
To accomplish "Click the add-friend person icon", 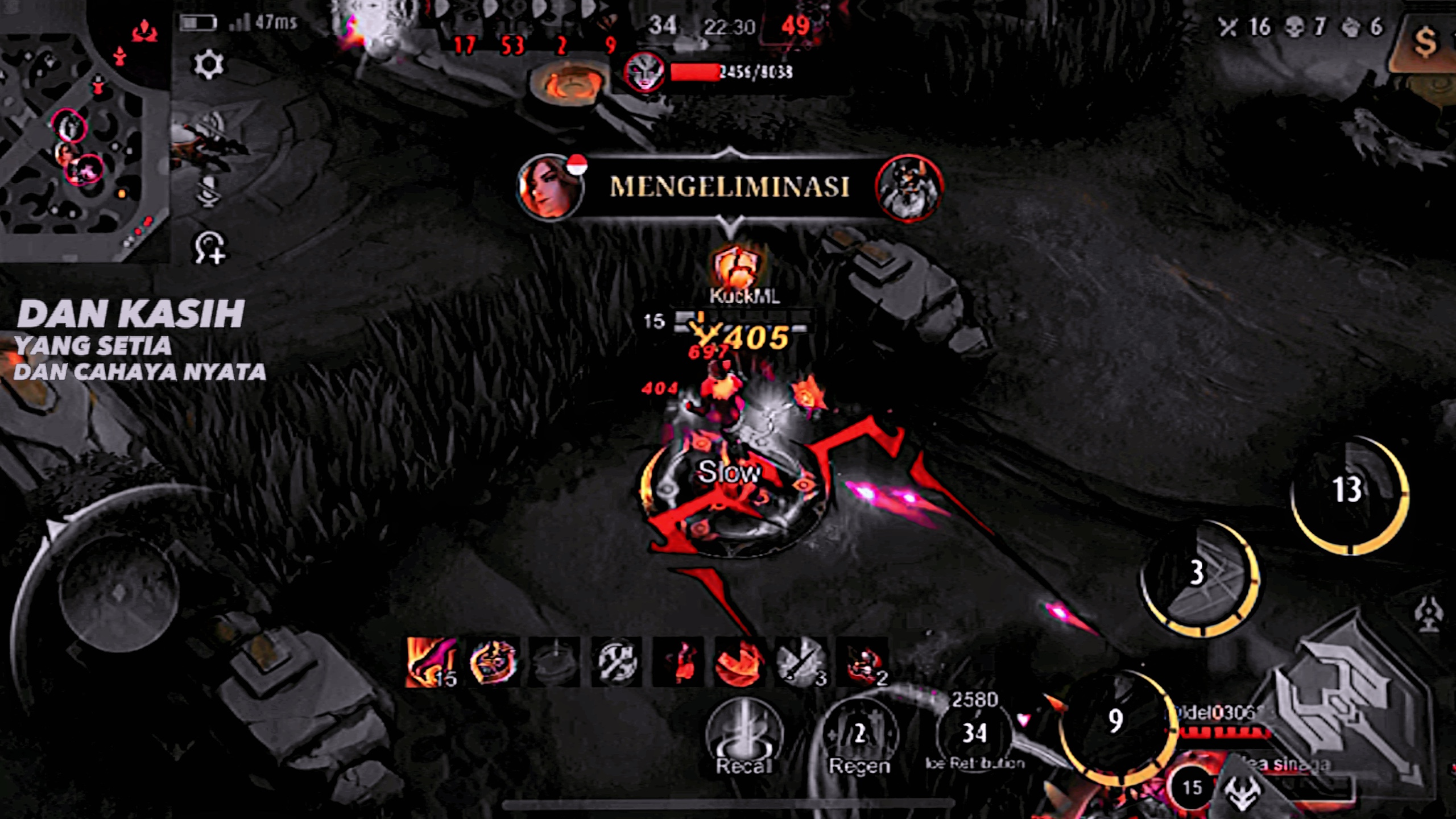I will 209,248.
